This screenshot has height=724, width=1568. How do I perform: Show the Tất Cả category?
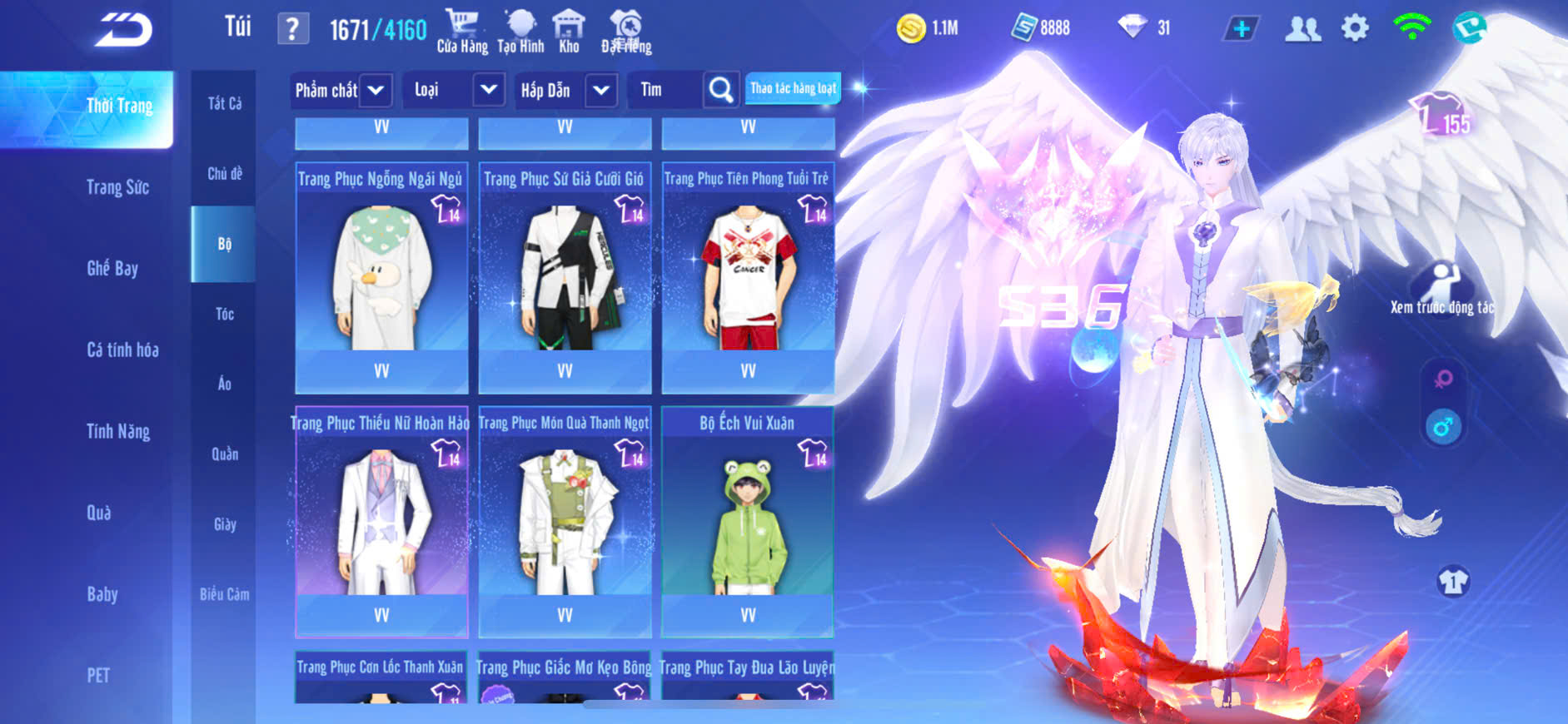225,103
